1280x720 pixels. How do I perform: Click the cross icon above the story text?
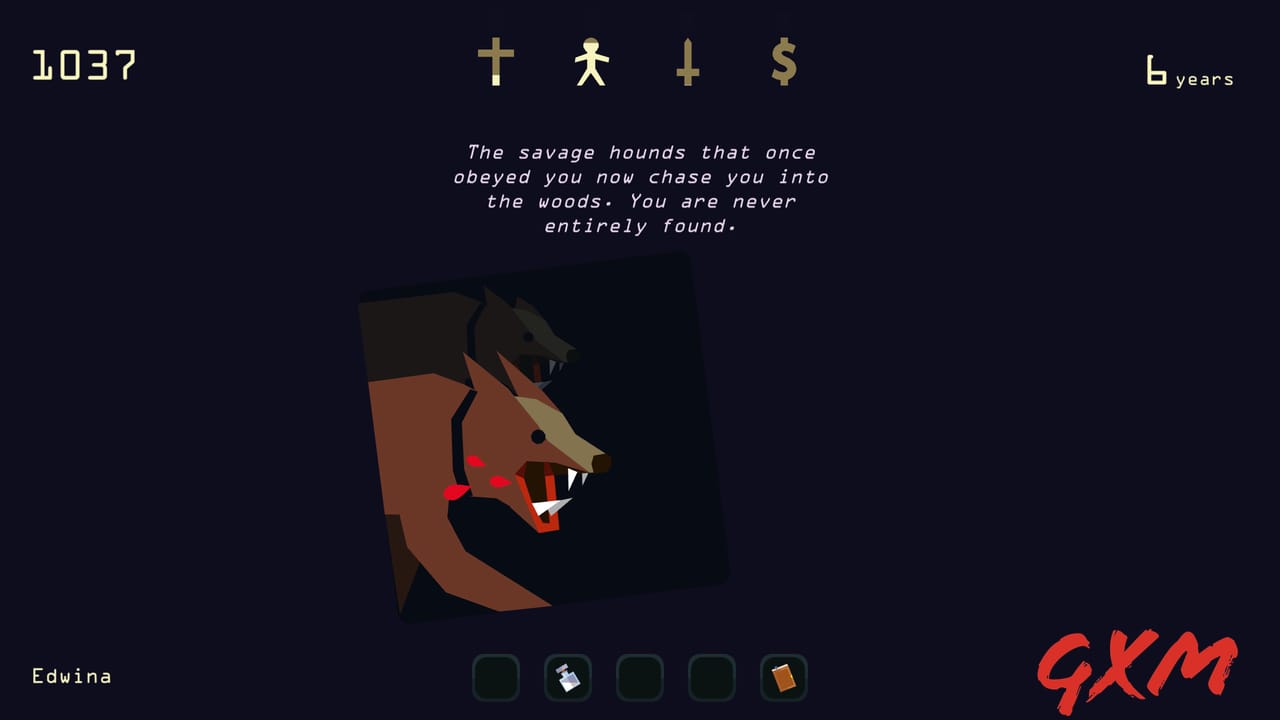pos(497,62)
